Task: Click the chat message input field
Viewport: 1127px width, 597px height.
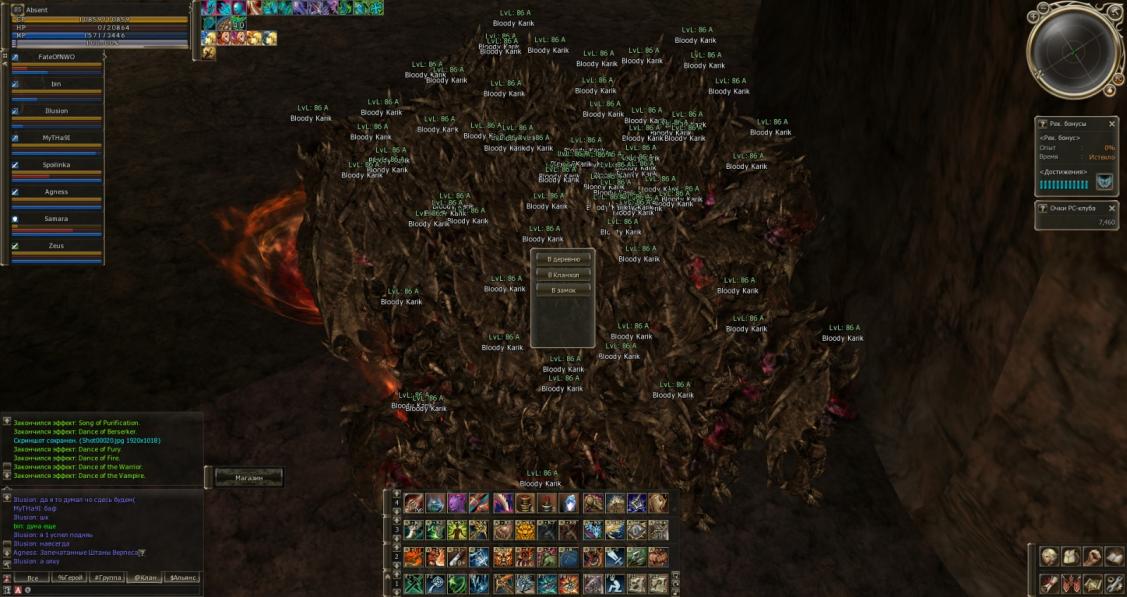Action: tap(110, 590)
